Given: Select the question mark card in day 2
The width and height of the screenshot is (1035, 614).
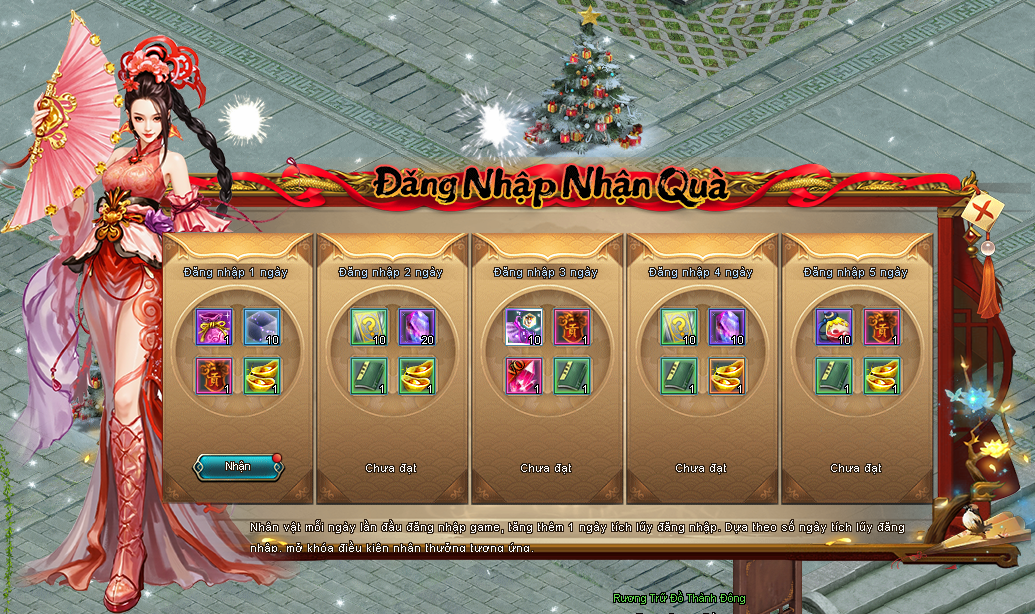Looking at the screenshot, I should pyautogui.click(x=368, y=327).
